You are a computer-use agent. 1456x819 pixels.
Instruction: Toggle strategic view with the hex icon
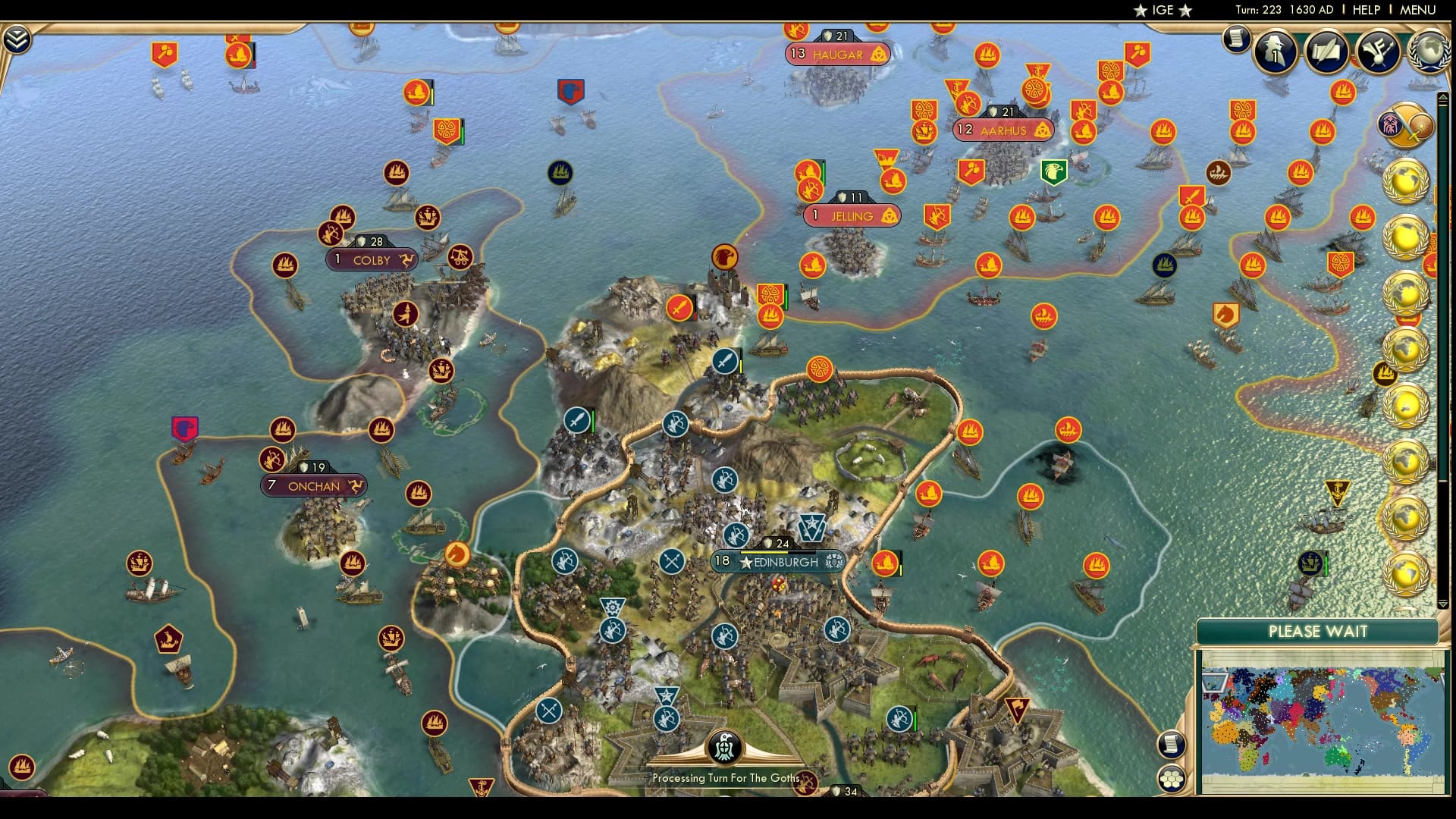click(1171, 780)
